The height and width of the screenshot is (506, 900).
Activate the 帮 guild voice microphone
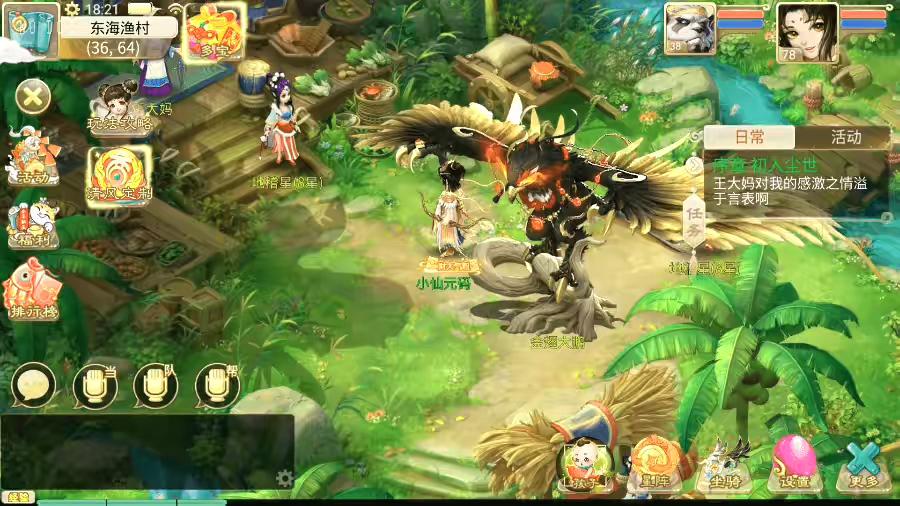[x=216, y=384]
